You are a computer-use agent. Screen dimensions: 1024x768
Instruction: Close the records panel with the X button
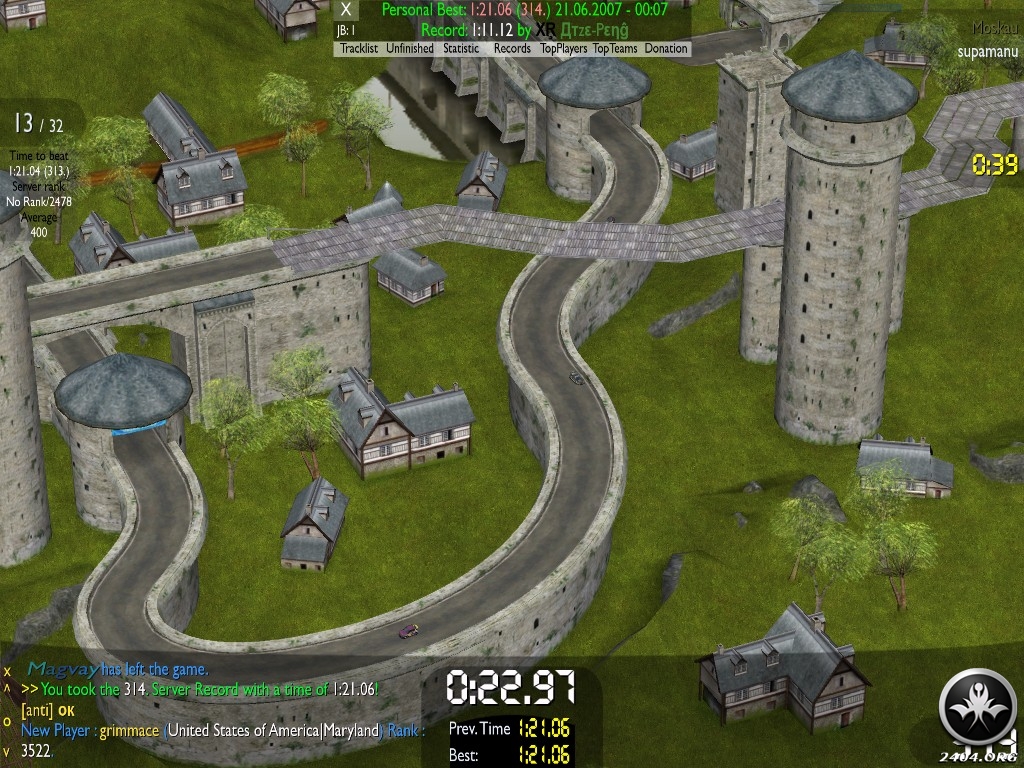[347, 10]
